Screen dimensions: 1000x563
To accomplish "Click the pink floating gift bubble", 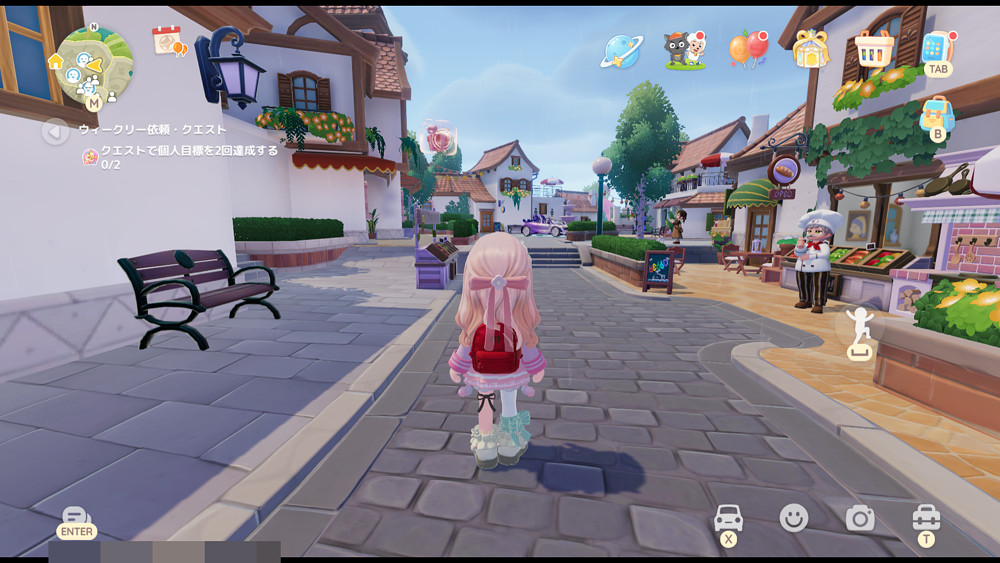I will tap(440, 138).
